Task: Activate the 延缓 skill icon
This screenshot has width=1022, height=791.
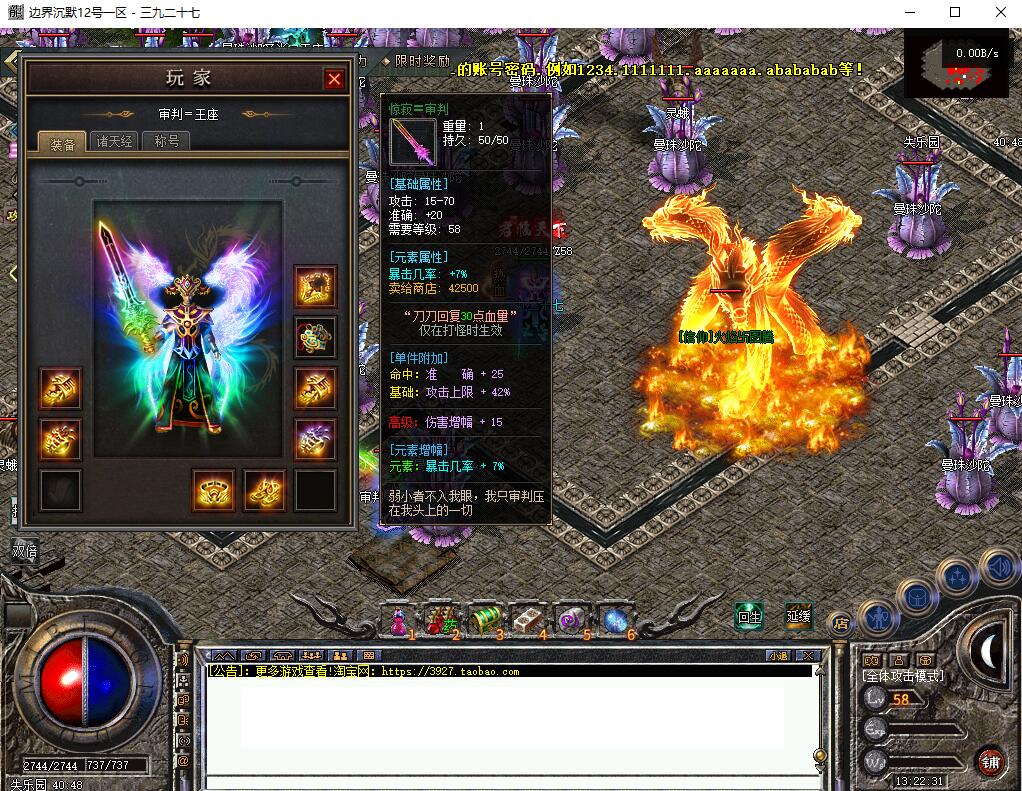Action: point(798,615)
